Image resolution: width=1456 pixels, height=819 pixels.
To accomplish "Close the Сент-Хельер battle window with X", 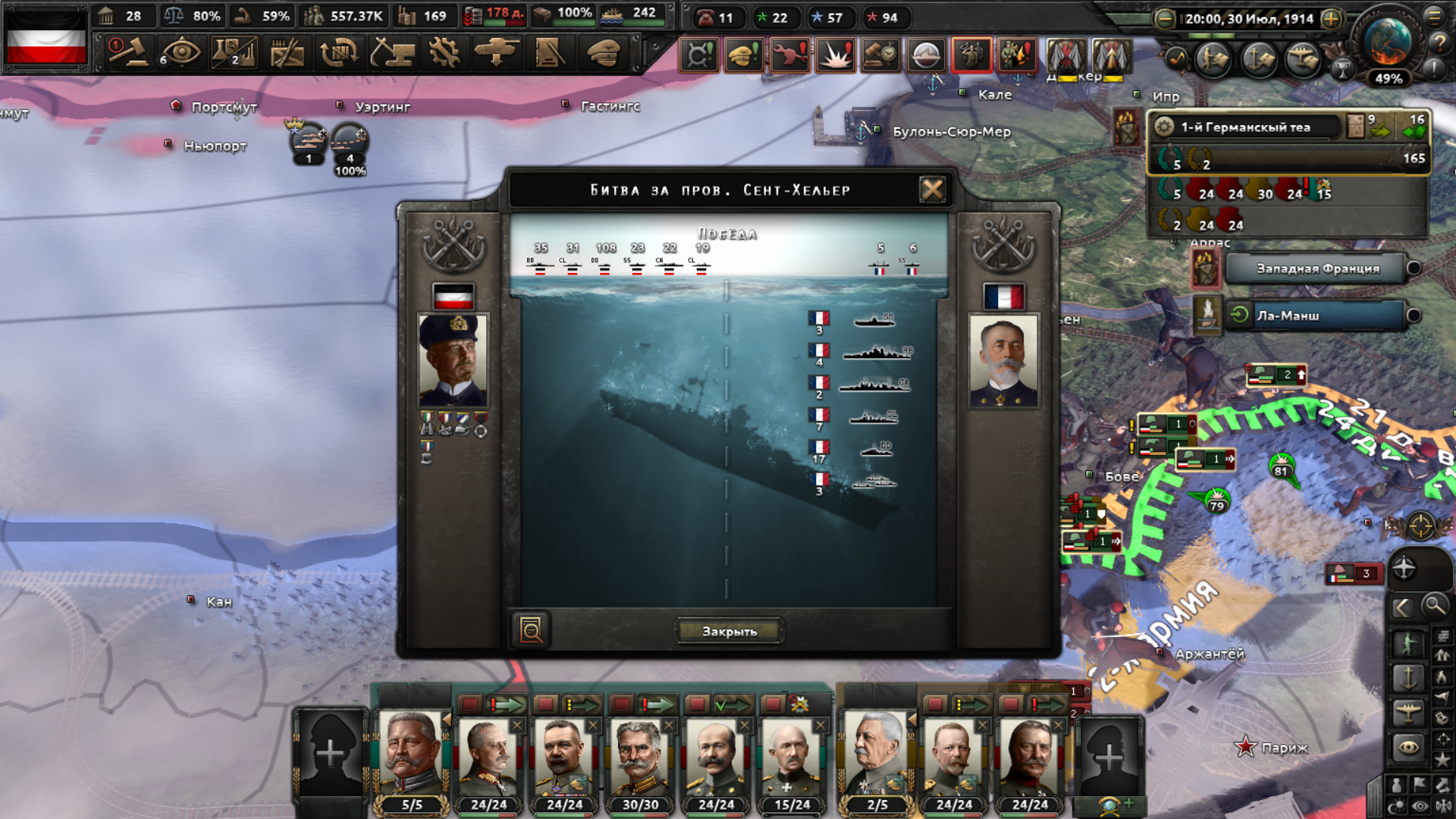I will click(932, 190).
